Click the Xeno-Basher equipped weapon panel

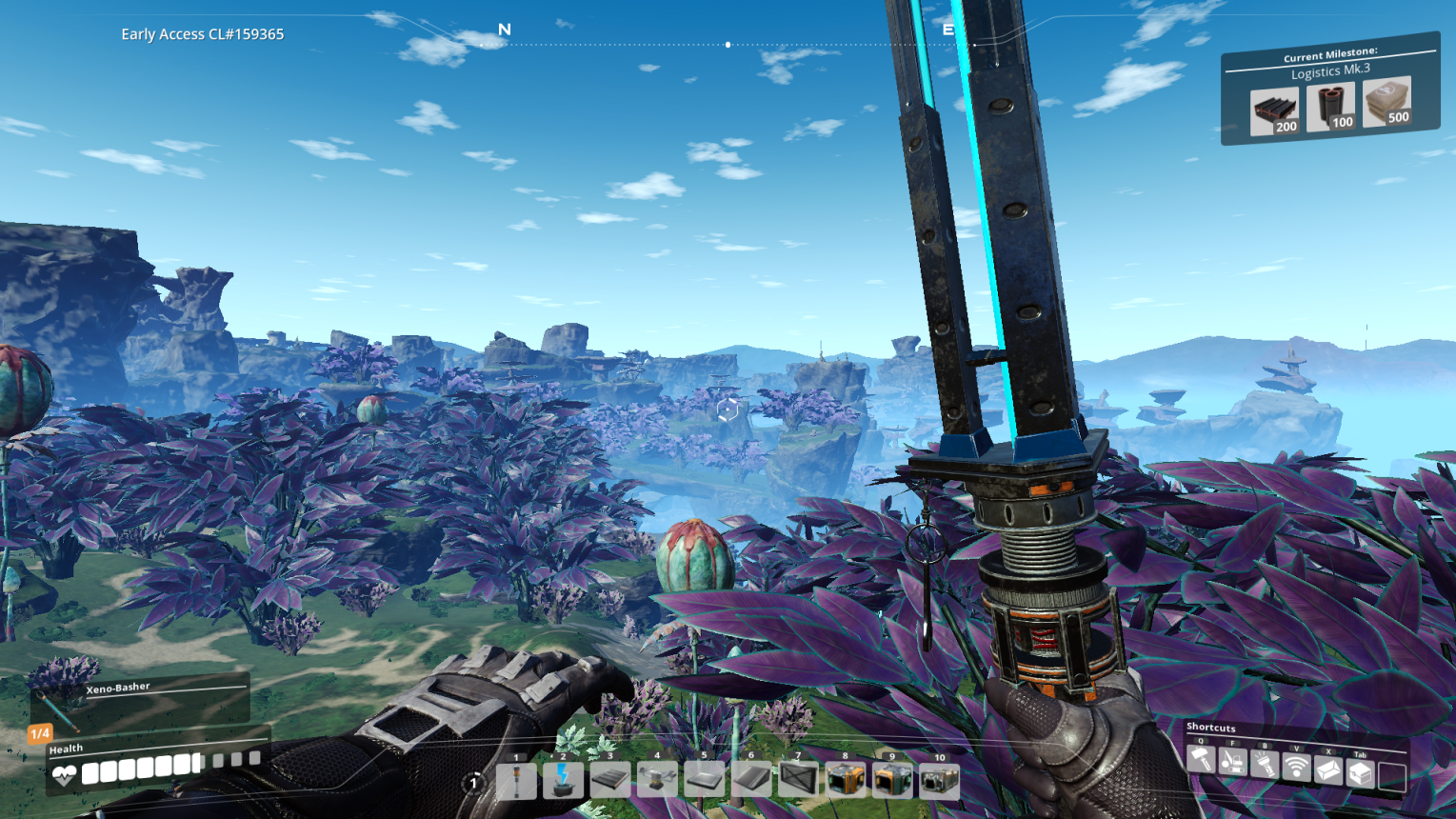(141, 702)
